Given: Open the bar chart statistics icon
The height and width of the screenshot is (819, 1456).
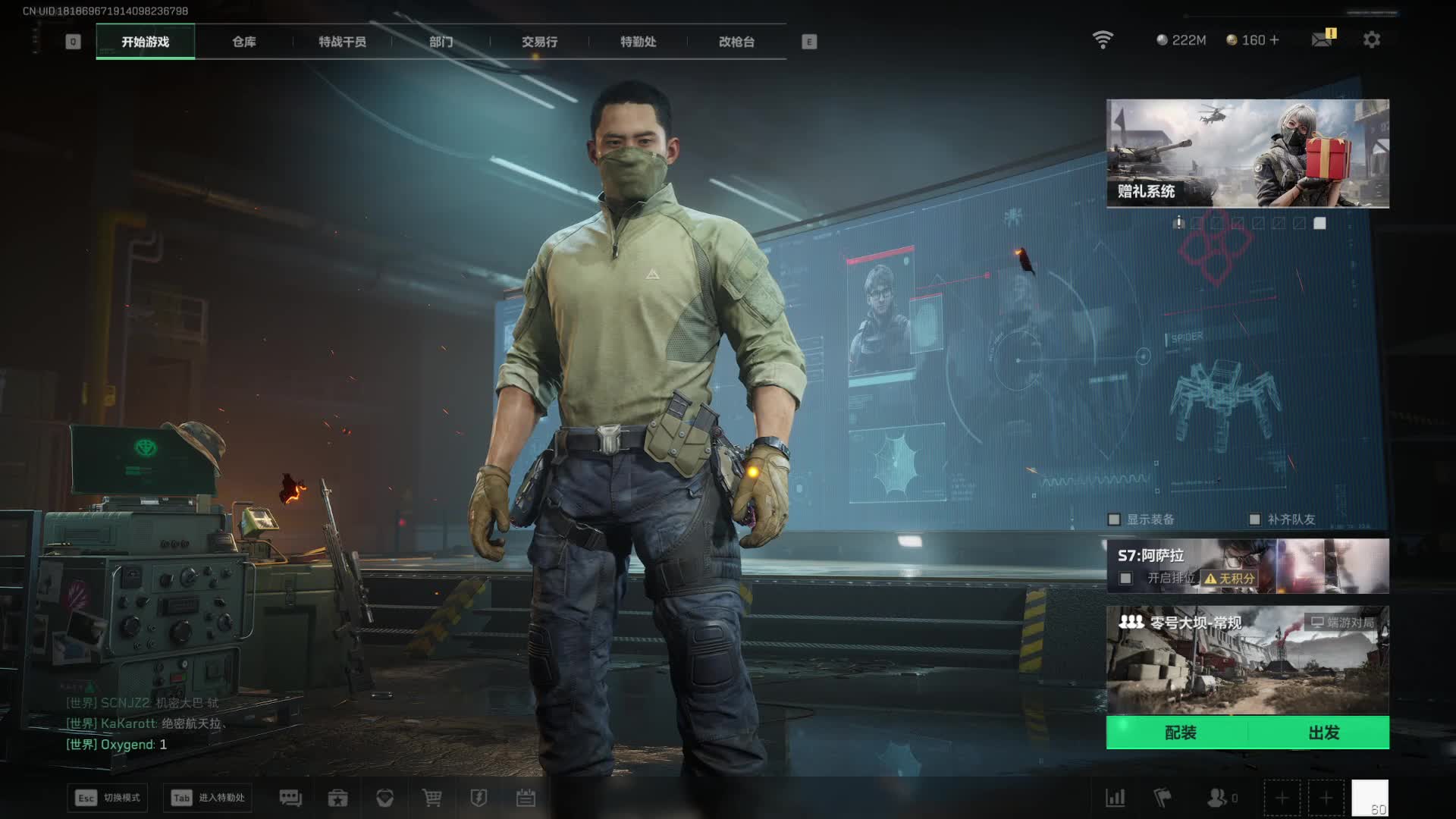Looking at the screenshot, I should click(1116, 798).
